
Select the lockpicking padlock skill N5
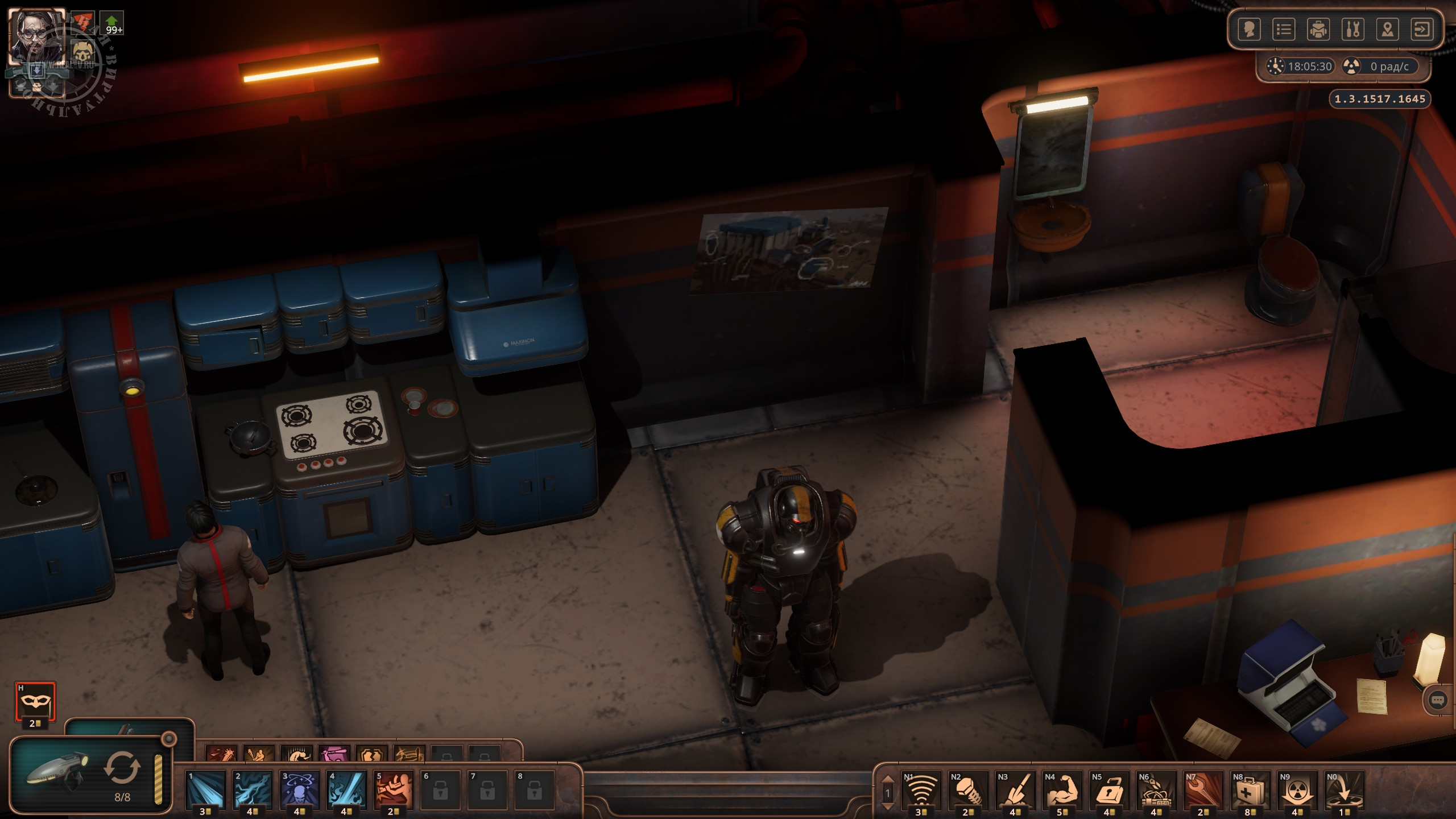click(1109, 789)
